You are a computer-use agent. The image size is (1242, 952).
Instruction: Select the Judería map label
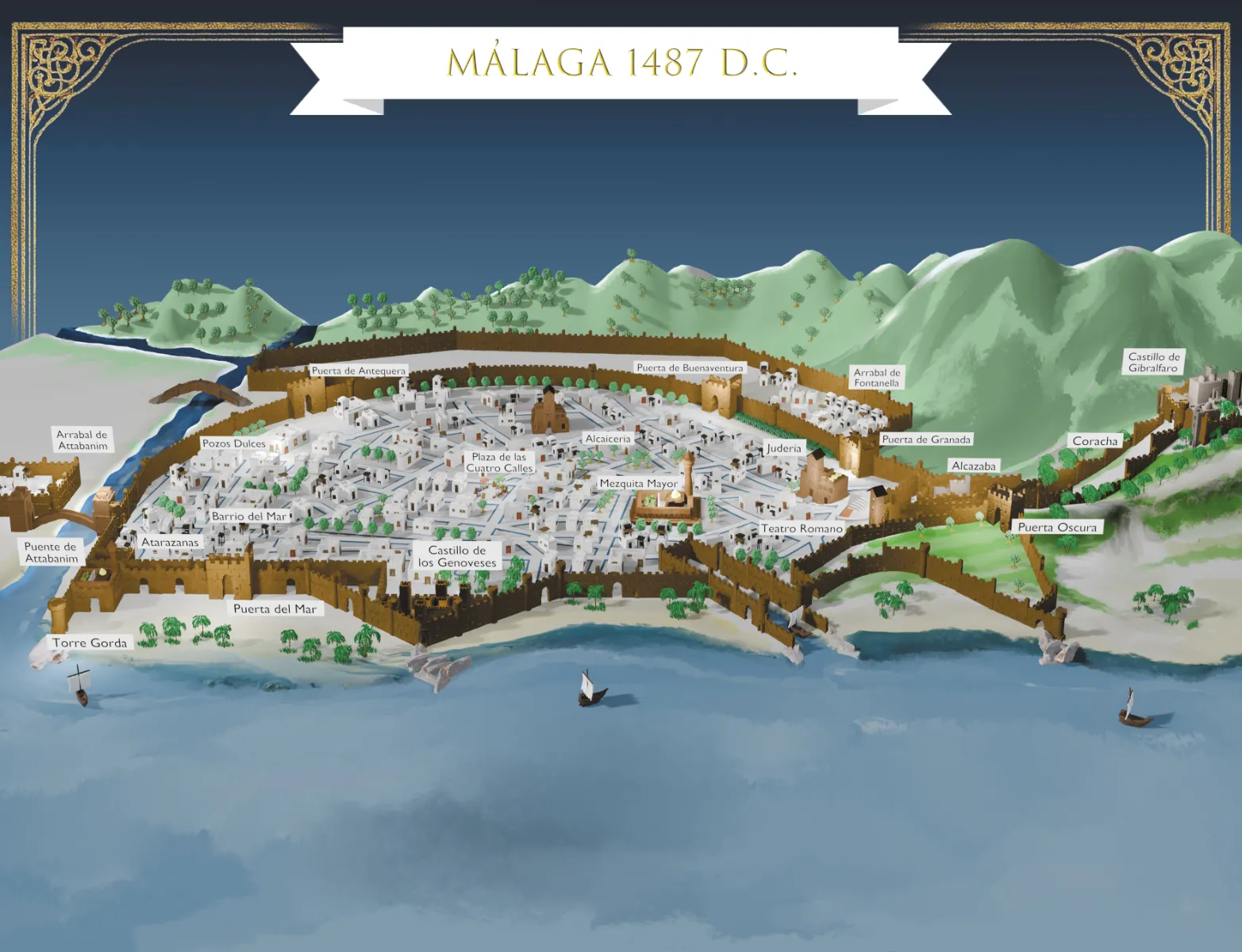tap(784, 448)
